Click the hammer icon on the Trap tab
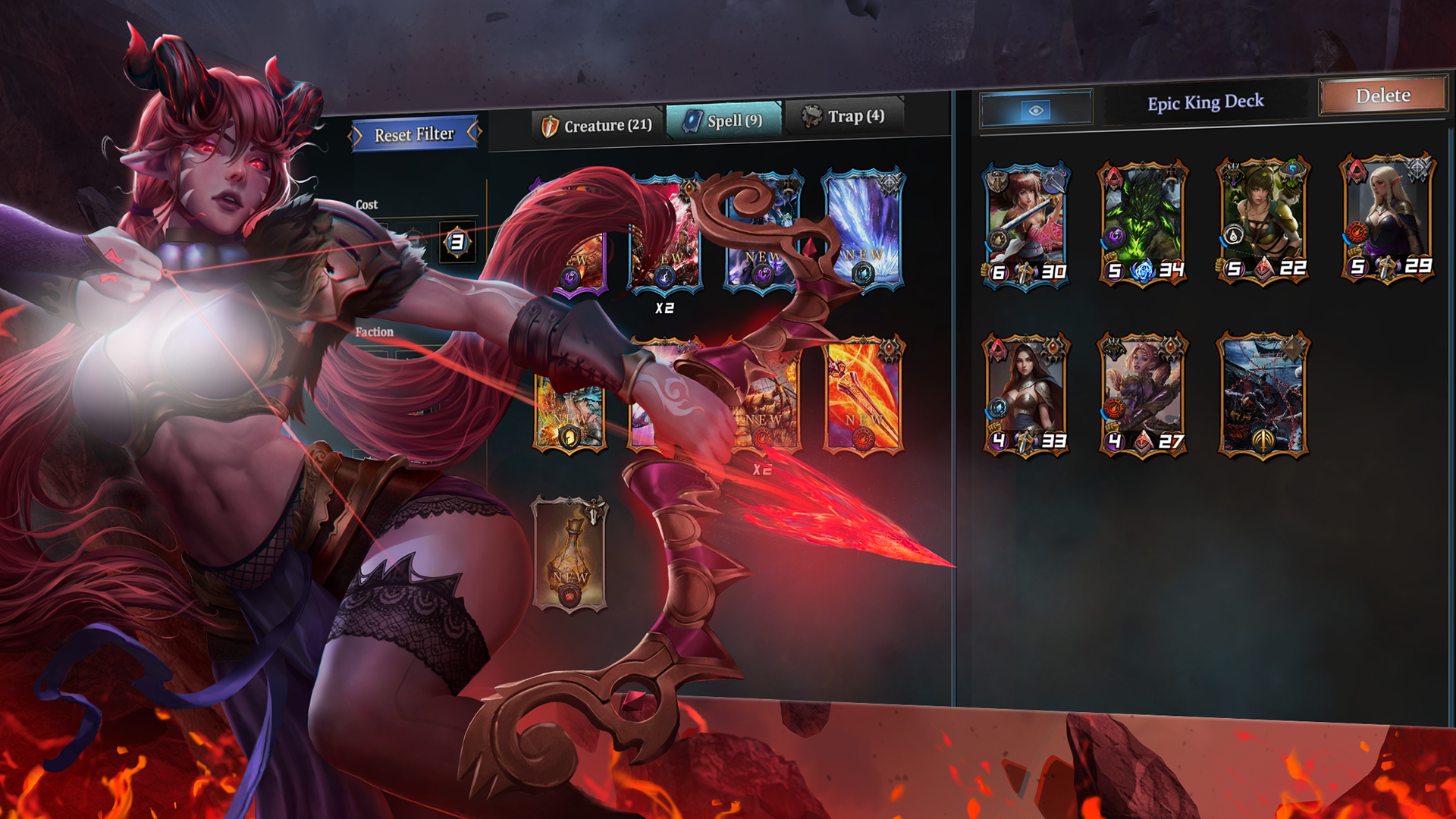This screenshot has height=819, width=1456. [813, 117]
